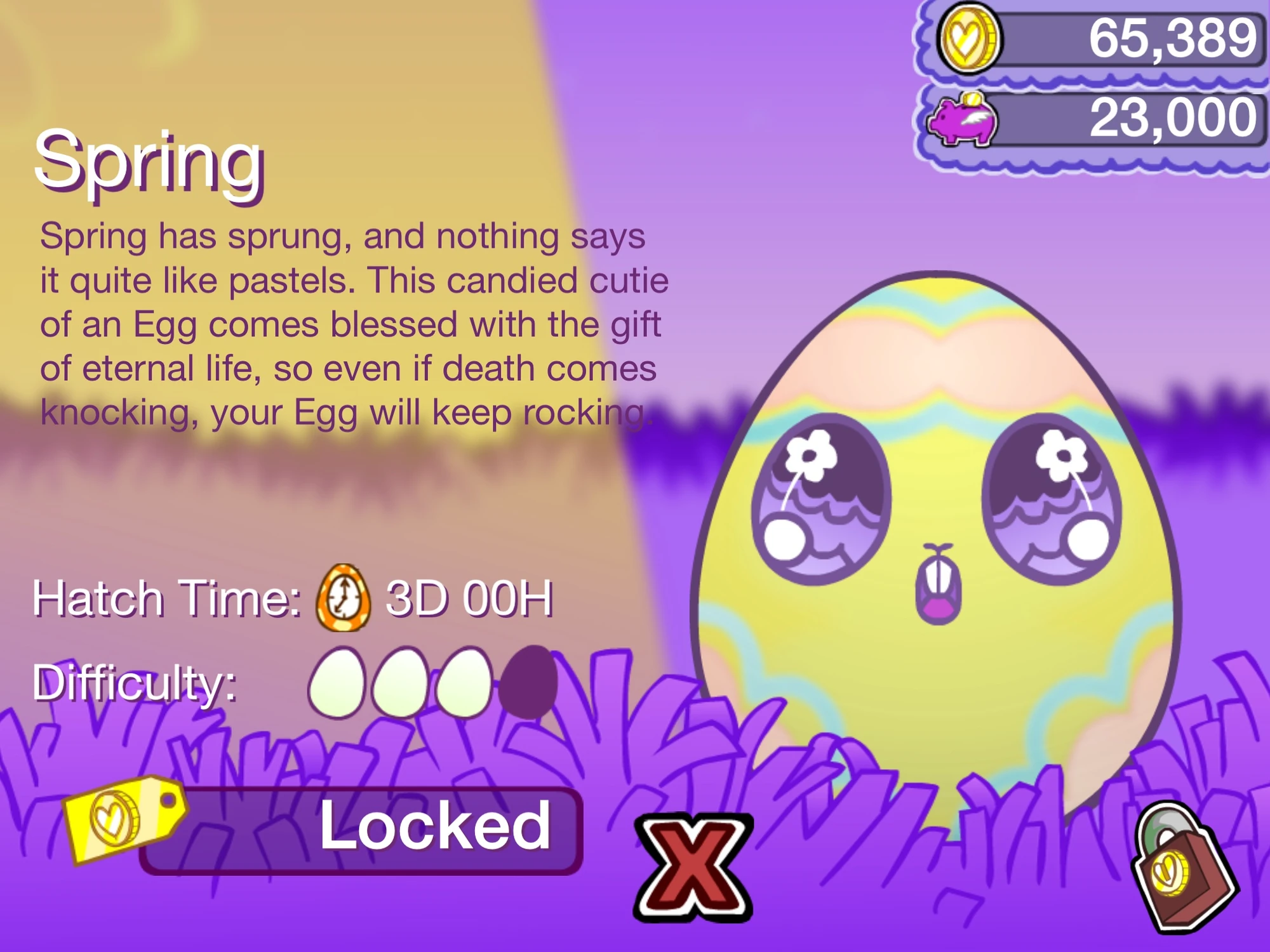Screen dimensions: 1270x952
Task: Click the Spring title heading
Action: 149,164
